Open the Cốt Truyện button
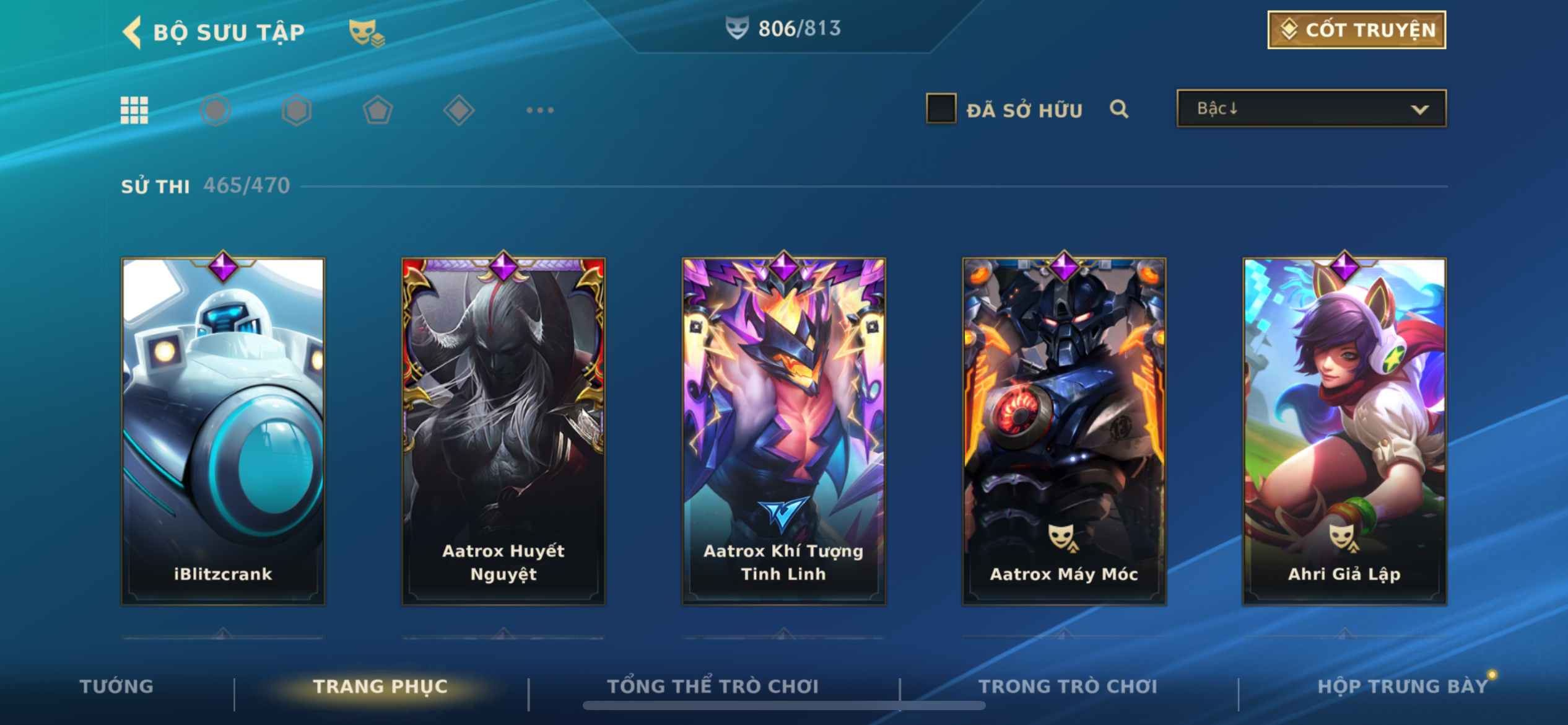The height and width of the screenshot is (725, 1568). pos(1356,30)
